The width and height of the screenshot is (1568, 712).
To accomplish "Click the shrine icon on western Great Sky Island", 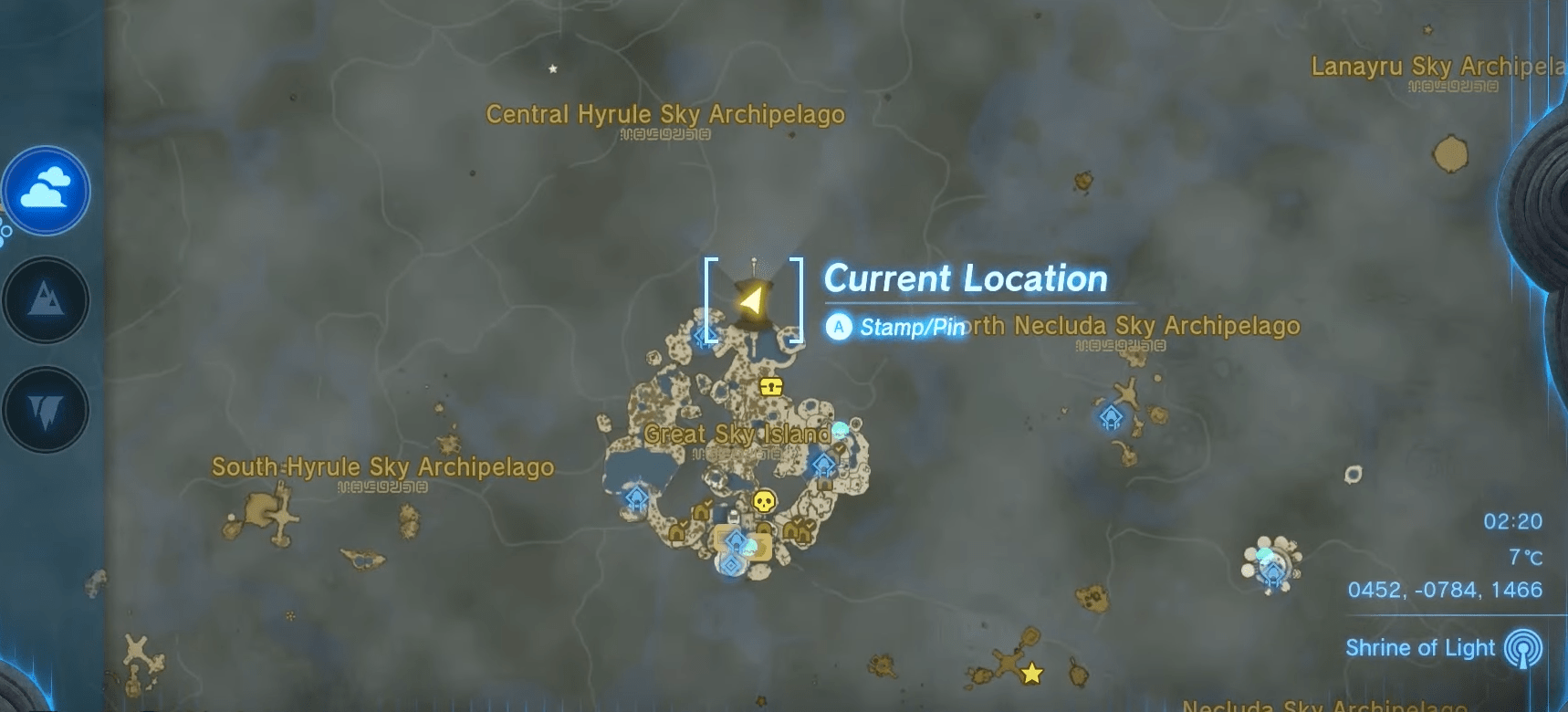I will click(x=637, y=498).
